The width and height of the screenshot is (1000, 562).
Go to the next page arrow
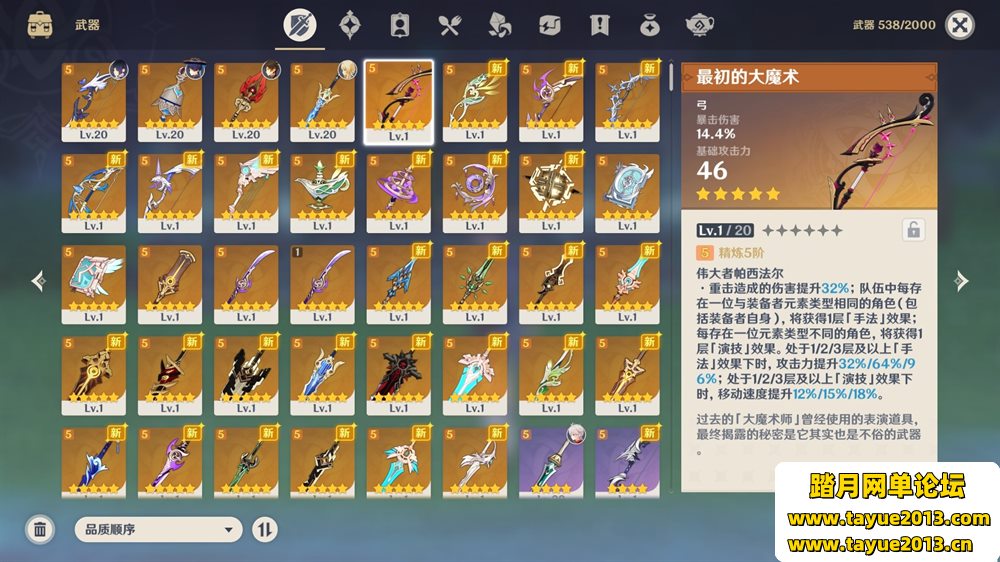coord(961,281)
